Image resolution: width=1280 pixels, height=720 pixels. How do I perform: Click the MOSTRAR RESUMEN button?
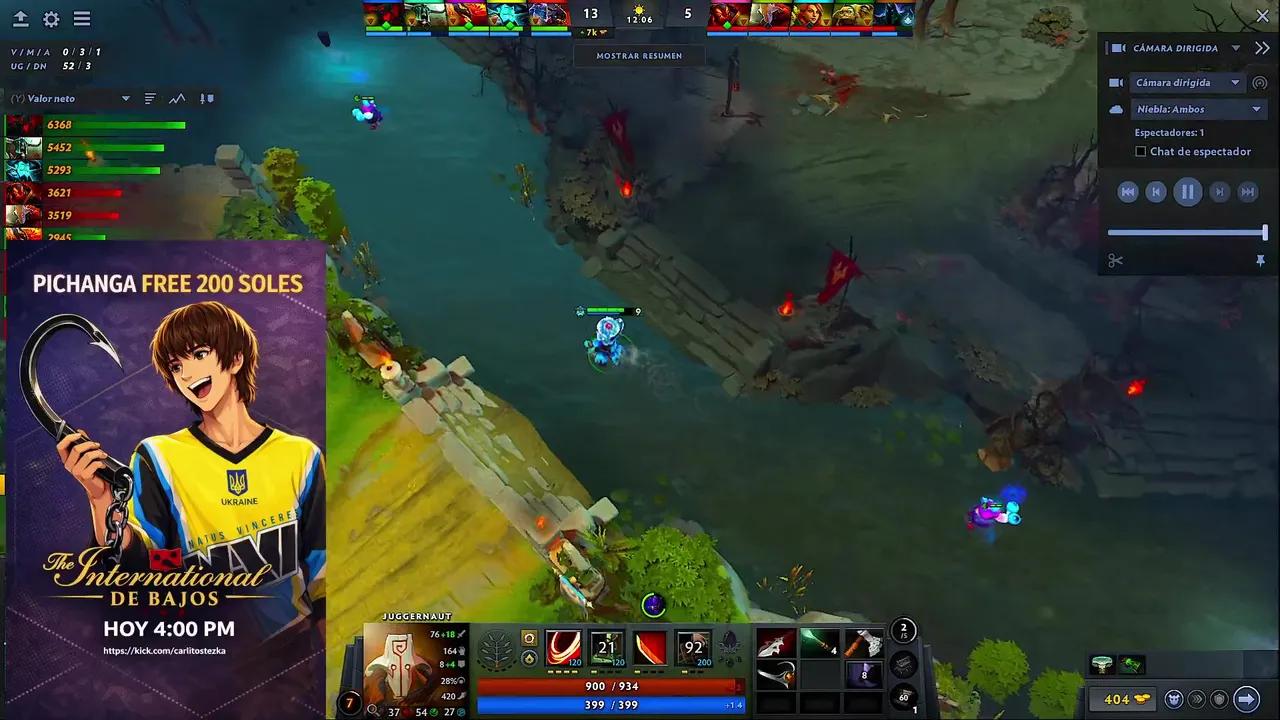[639, 55]
